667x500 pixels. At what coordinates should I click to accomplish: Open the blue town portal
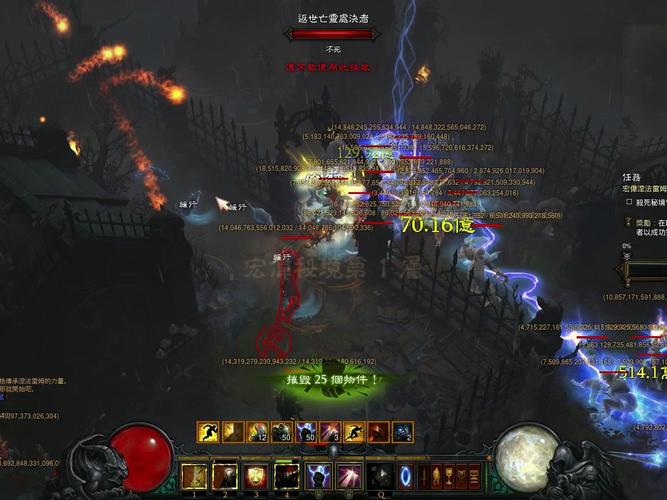[406, 476]
